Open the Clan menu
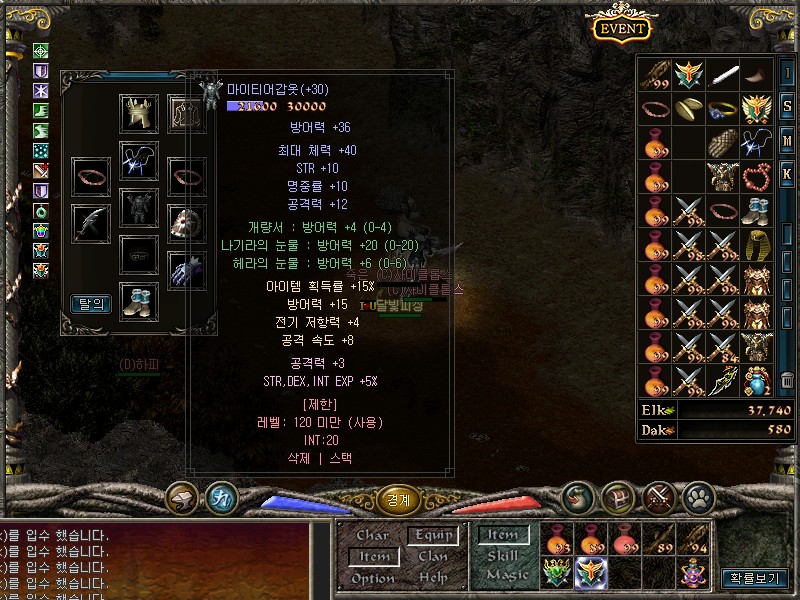The height and width of the screenshot is (600, 800). (432, 556)
